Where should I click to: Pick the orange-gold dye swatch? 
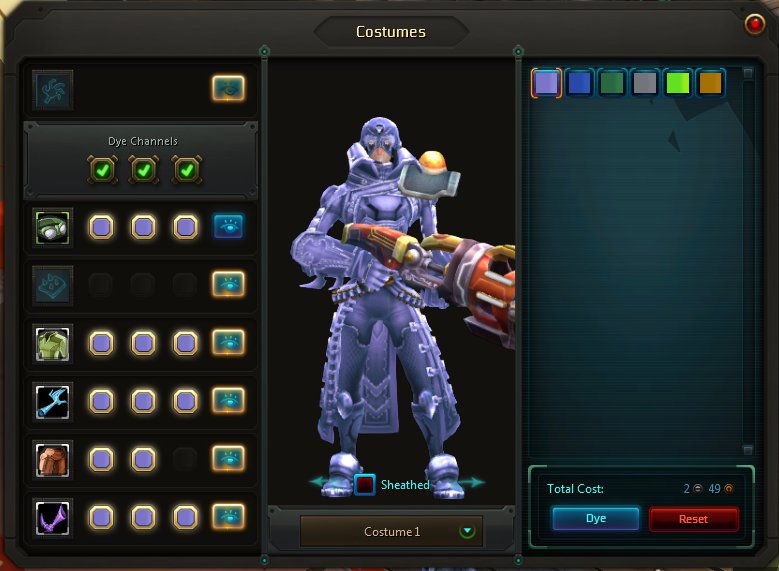click(x=710, y=83)
